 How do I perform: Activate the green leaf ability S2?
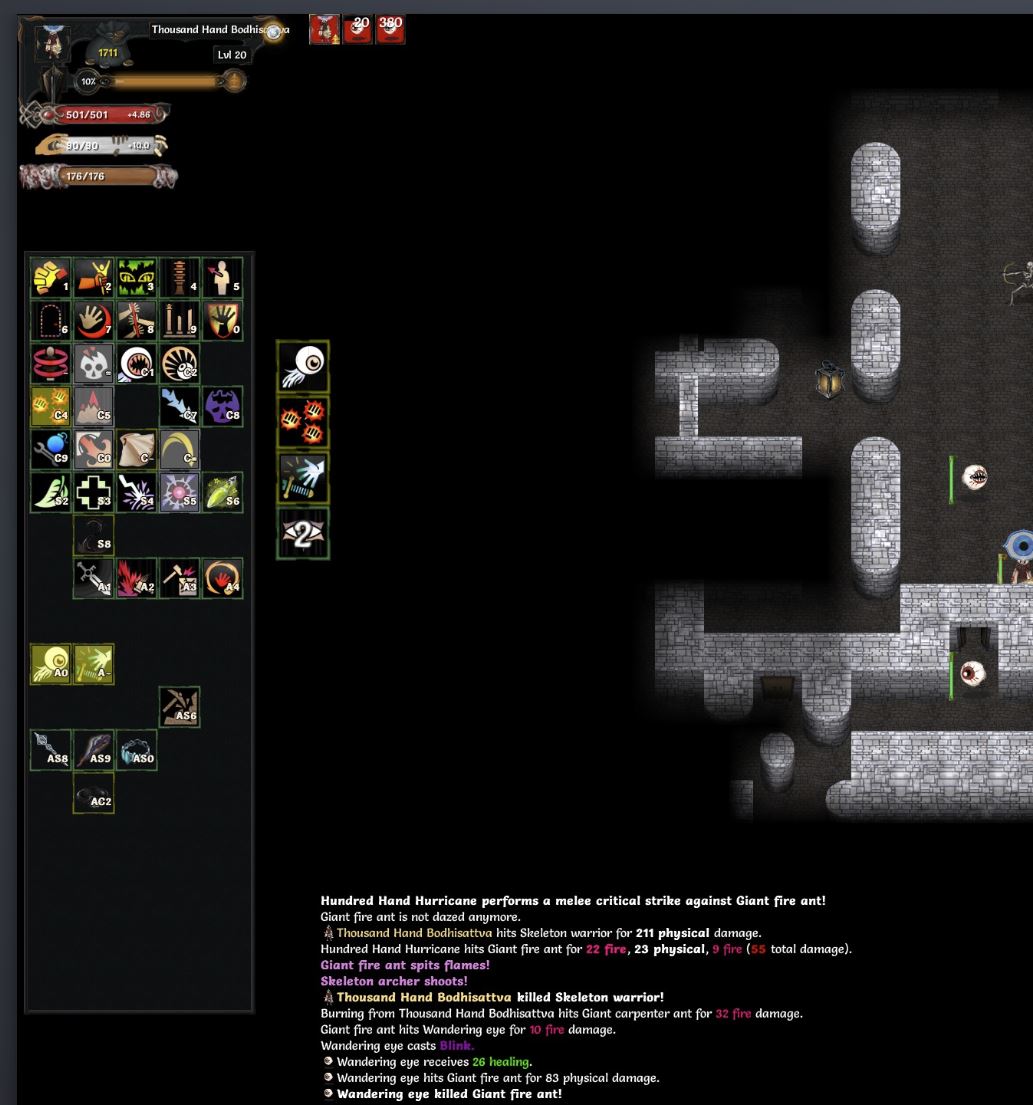[x=50, y=492]
